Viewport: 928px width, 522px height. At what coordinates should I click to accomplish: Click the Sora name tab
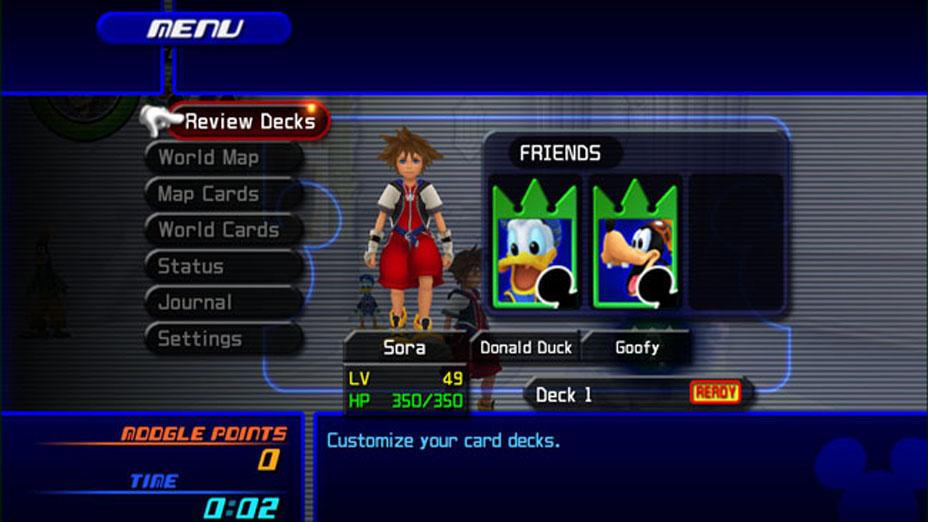click(x=404, y=348)
